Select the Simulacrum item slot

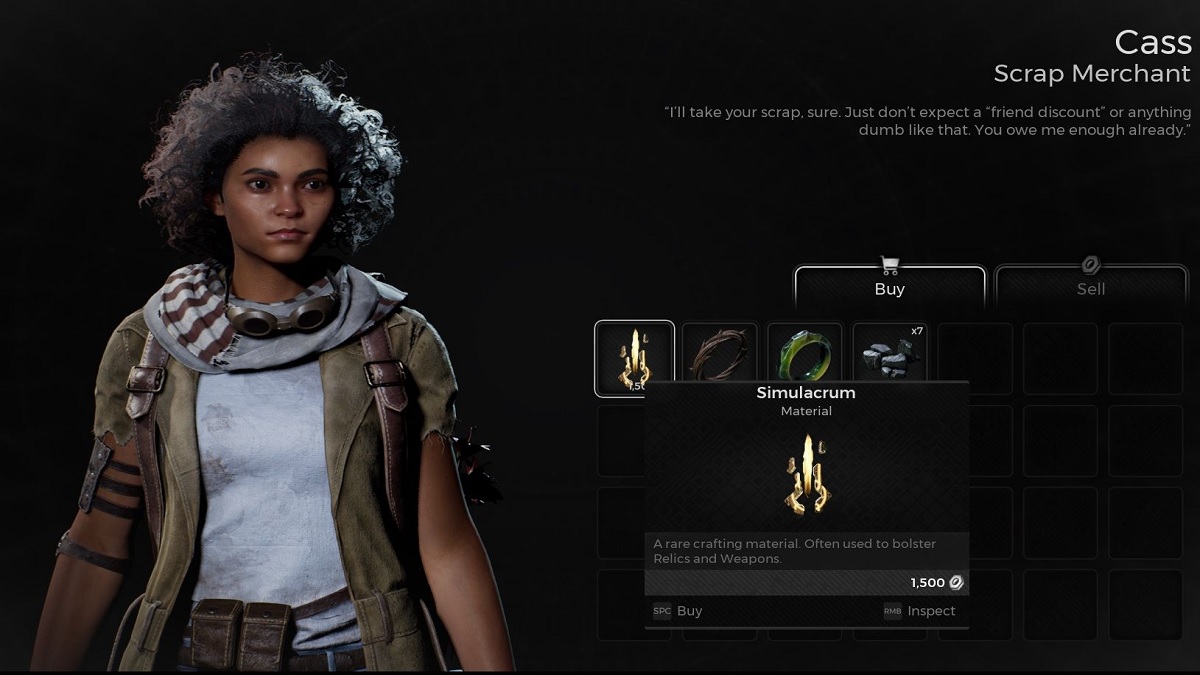click(x=634, y=356)
